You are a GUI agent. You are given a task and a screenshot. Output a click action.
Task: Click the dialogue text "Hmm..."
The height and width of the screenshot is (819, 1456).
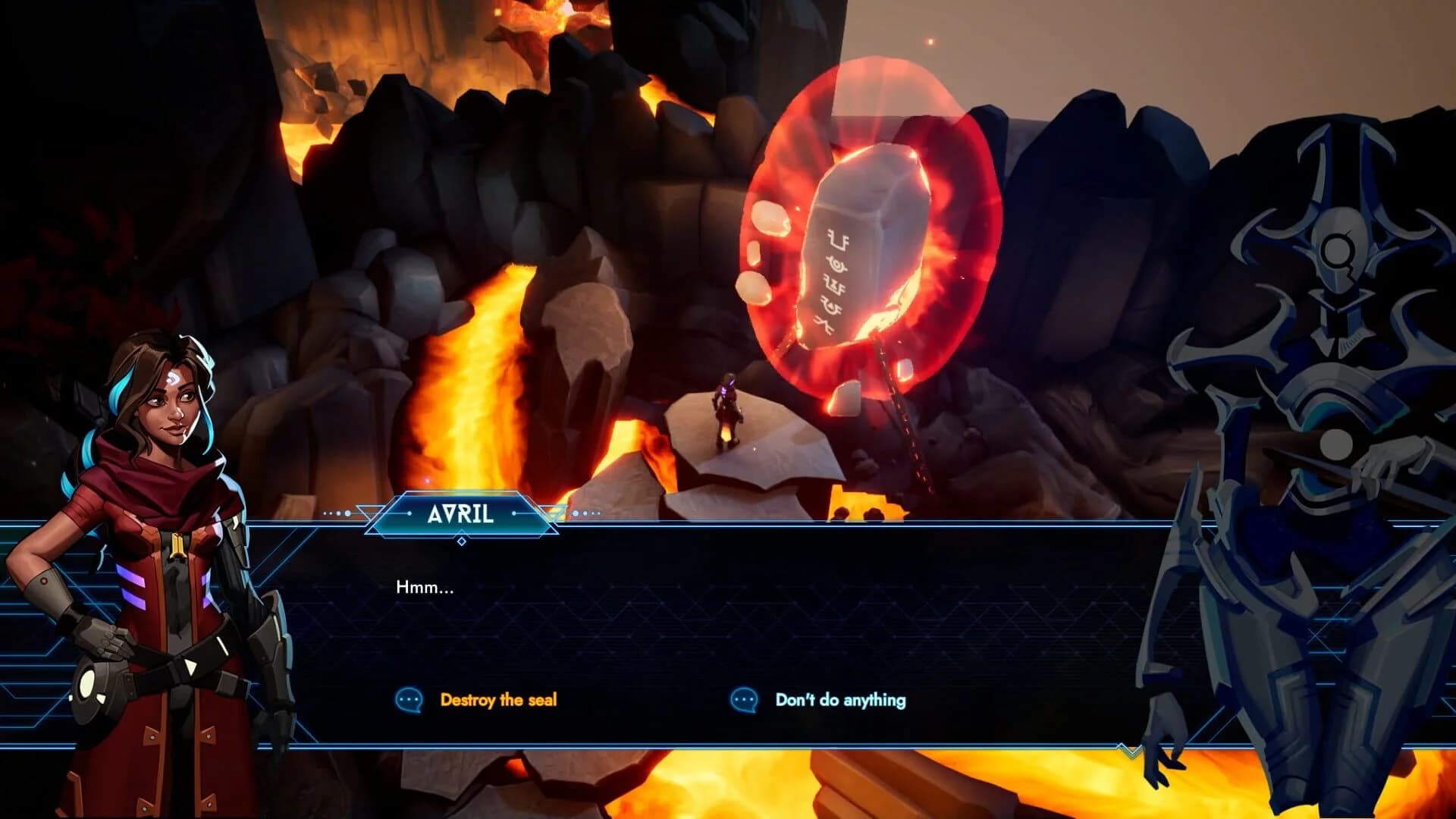425,588
